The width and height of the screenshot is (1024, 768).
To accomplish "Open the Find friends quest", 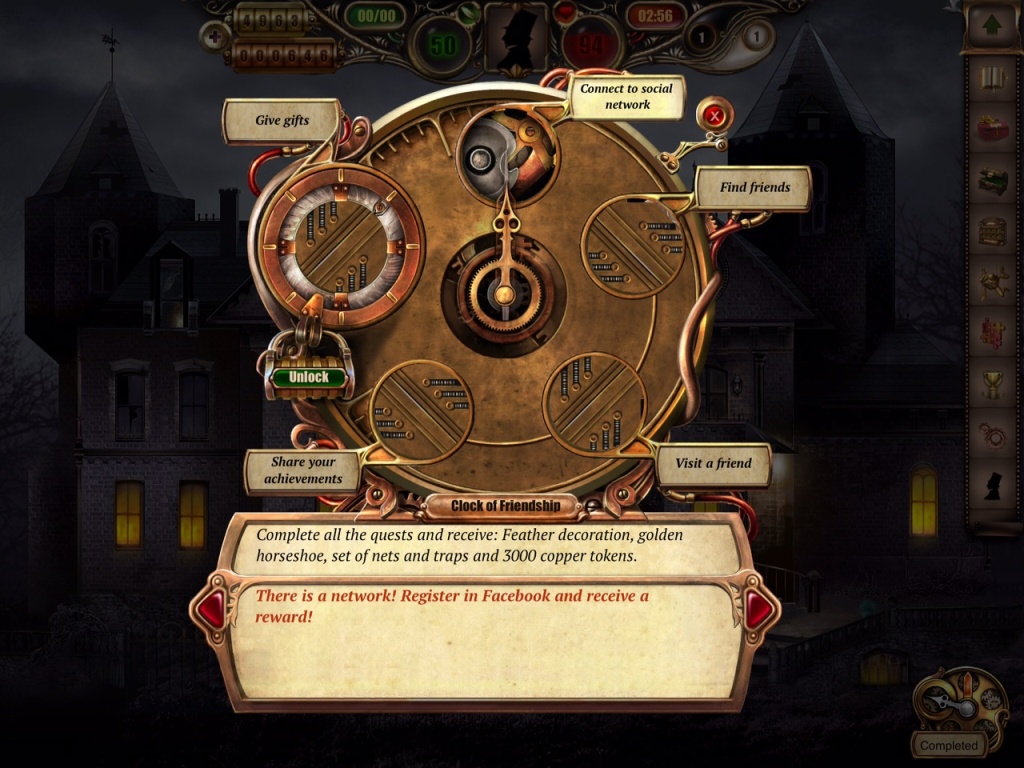I will (754, 187).
